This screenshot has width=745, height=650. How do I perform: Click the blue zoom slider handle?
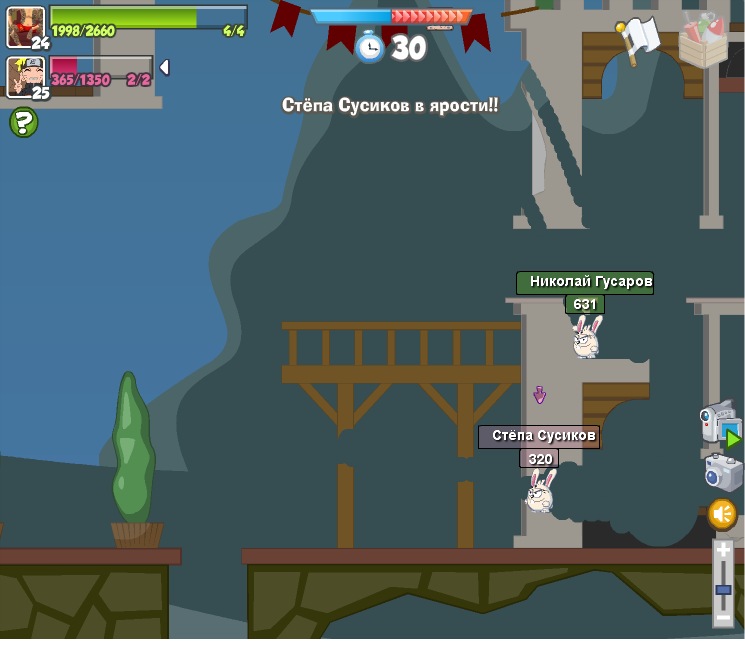723,590
